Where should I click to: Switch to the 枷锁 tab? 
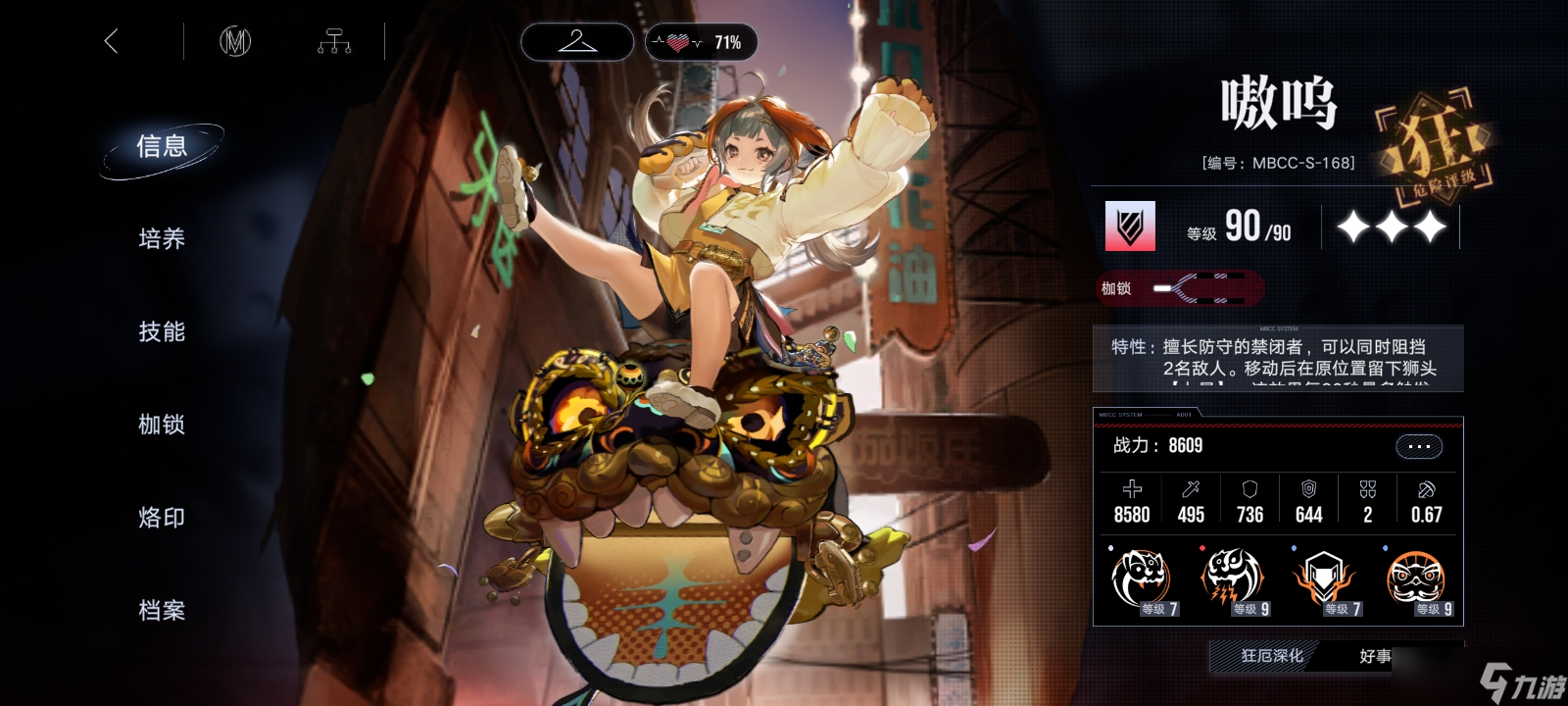point(162,425)
